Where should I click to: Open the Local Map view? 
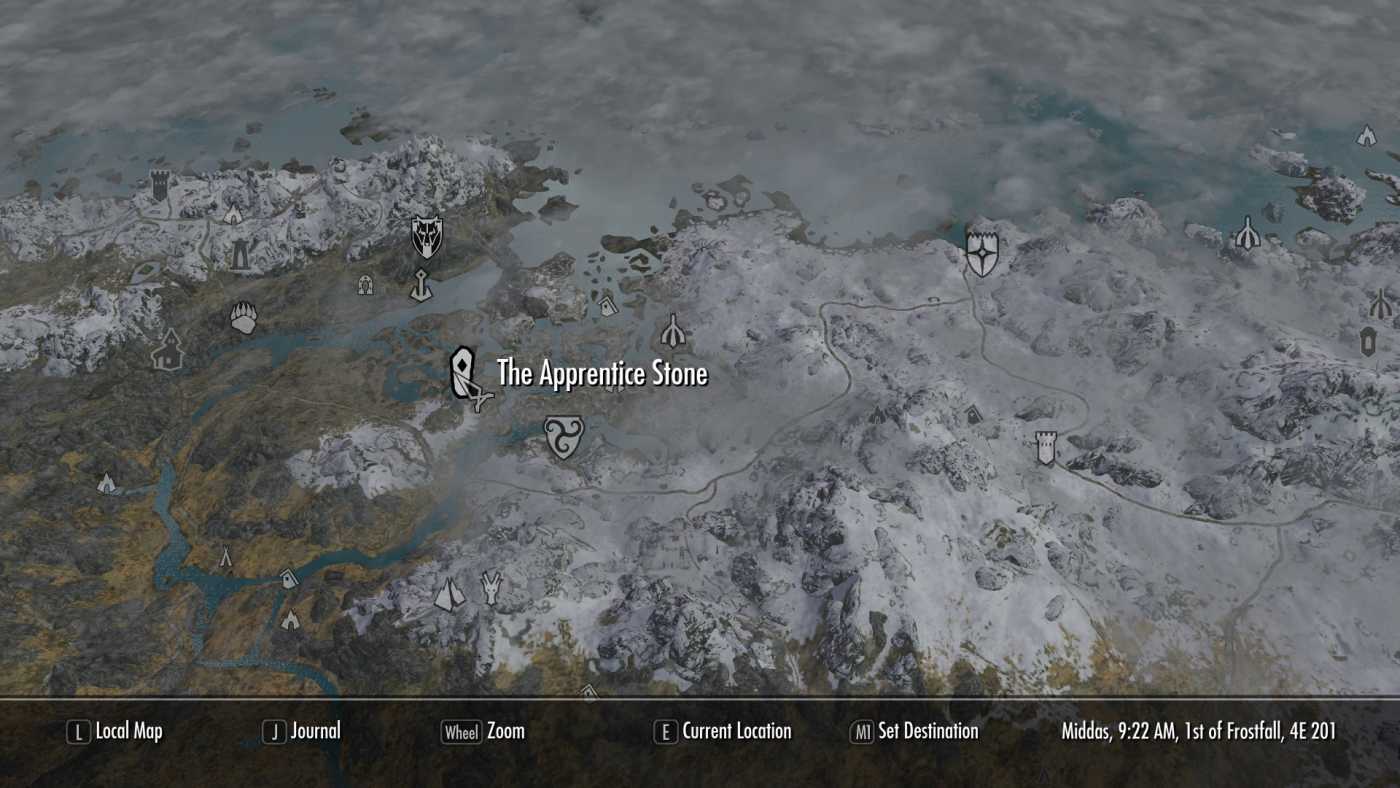(115, 731)
